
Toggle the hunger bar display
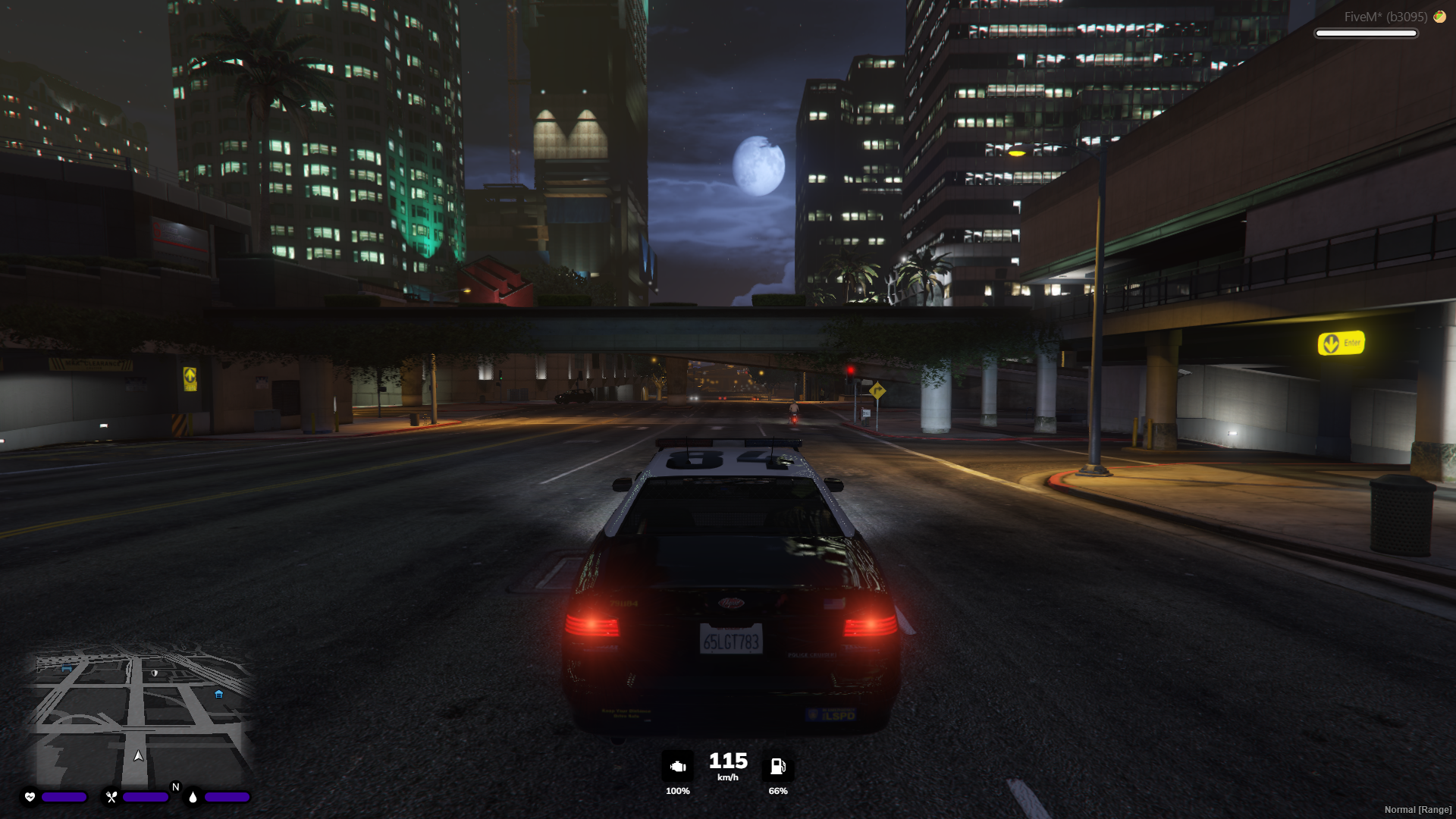pyautogui.click(x=146, y=797)
